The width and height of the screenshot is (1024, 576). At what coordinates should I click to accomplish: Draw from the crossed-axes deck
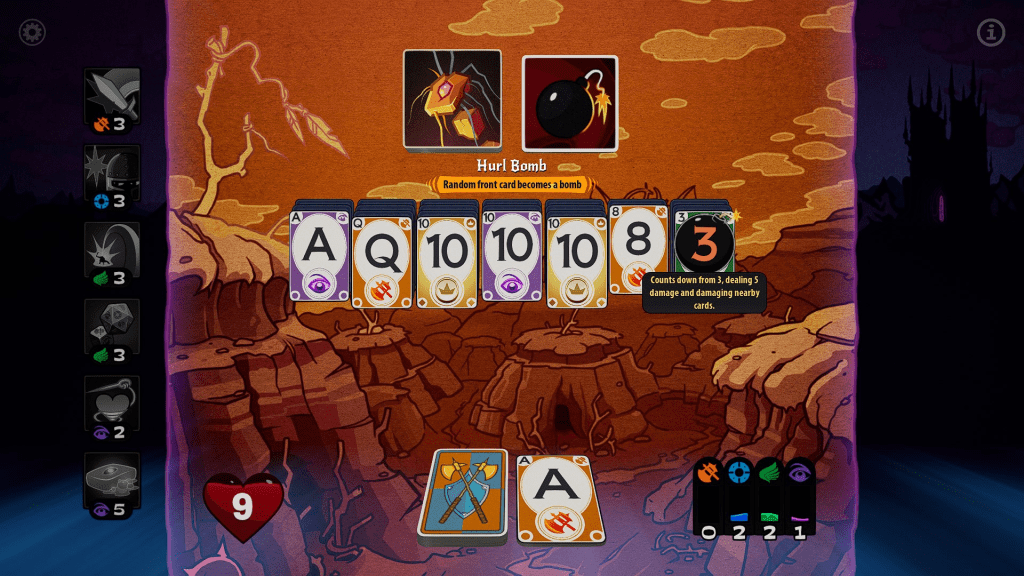click(x=463, y=497)
